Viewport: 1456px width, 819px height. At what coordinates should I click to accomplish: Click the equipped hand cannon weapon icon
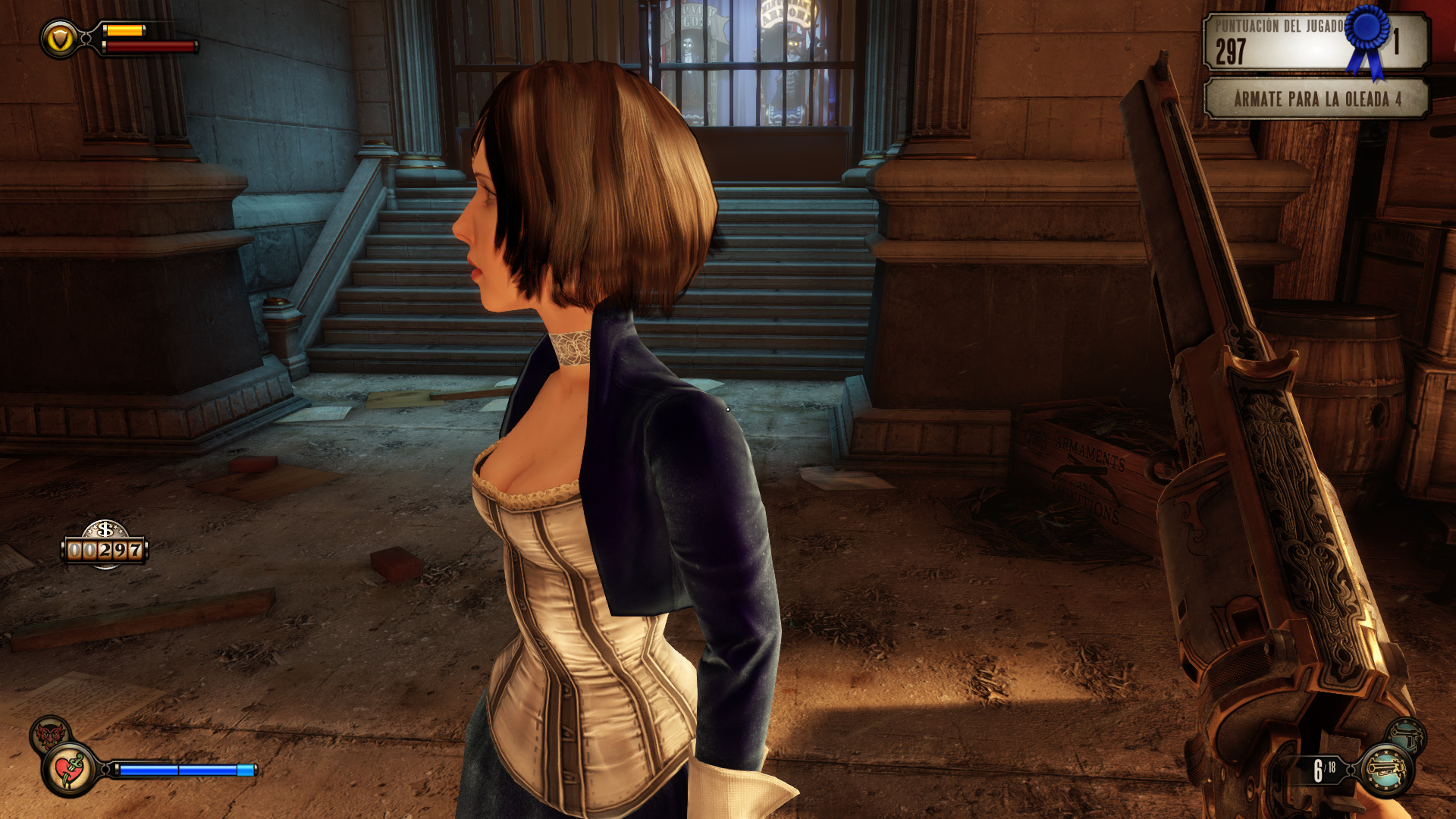click(1387, 770)
